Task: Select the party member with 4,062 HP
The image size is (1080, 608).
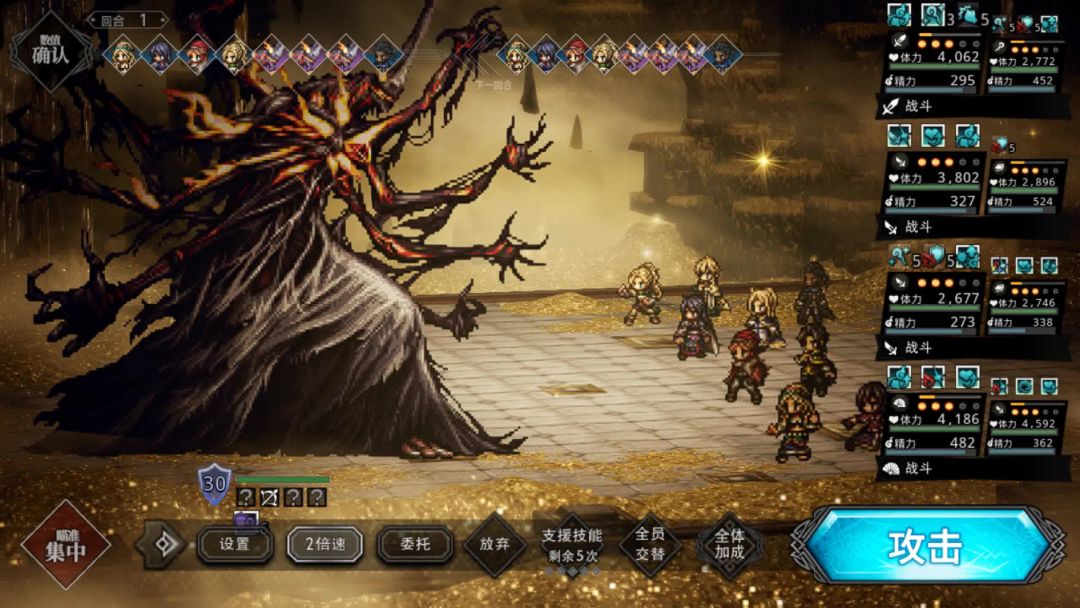Action: click(933, 62)
